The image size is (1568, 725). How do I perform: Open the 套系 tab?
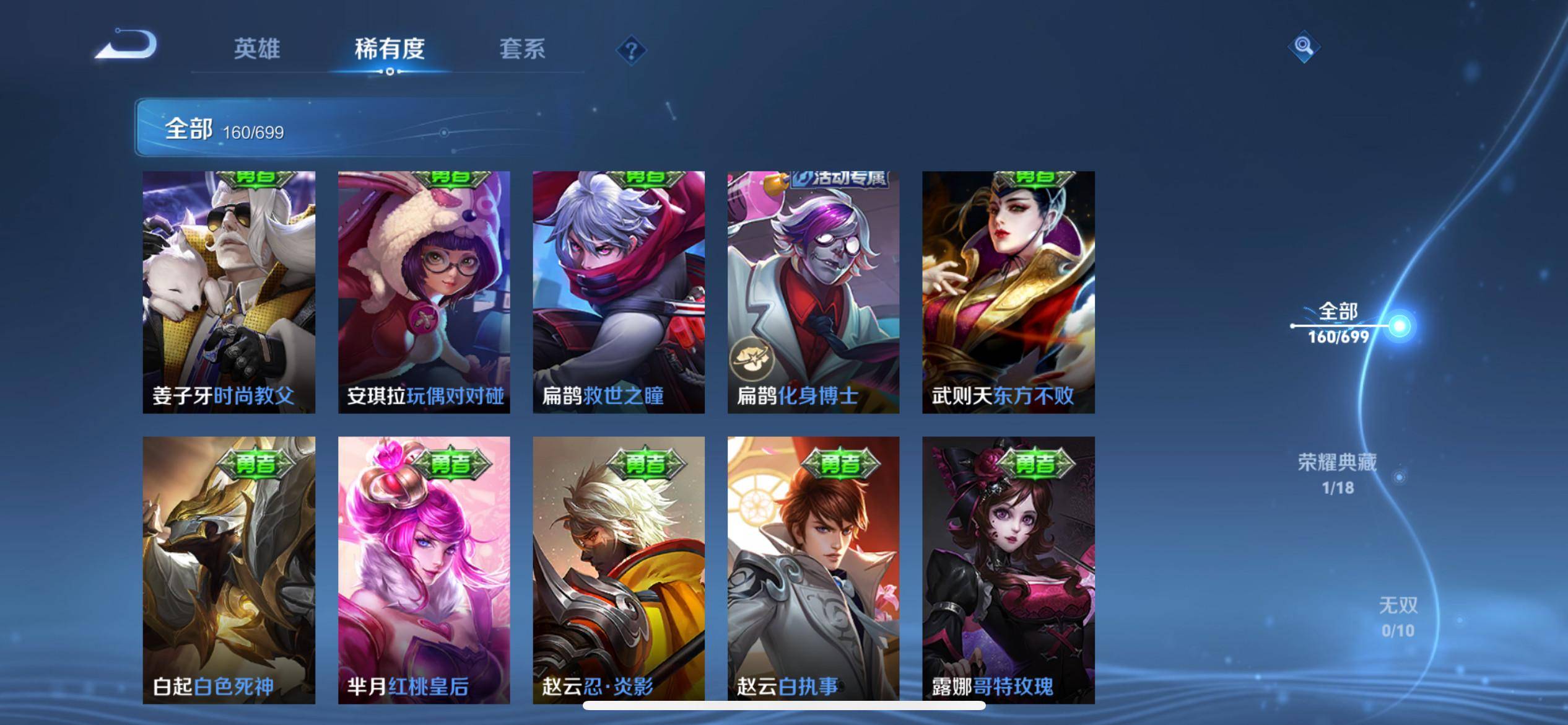click(522, 49)
